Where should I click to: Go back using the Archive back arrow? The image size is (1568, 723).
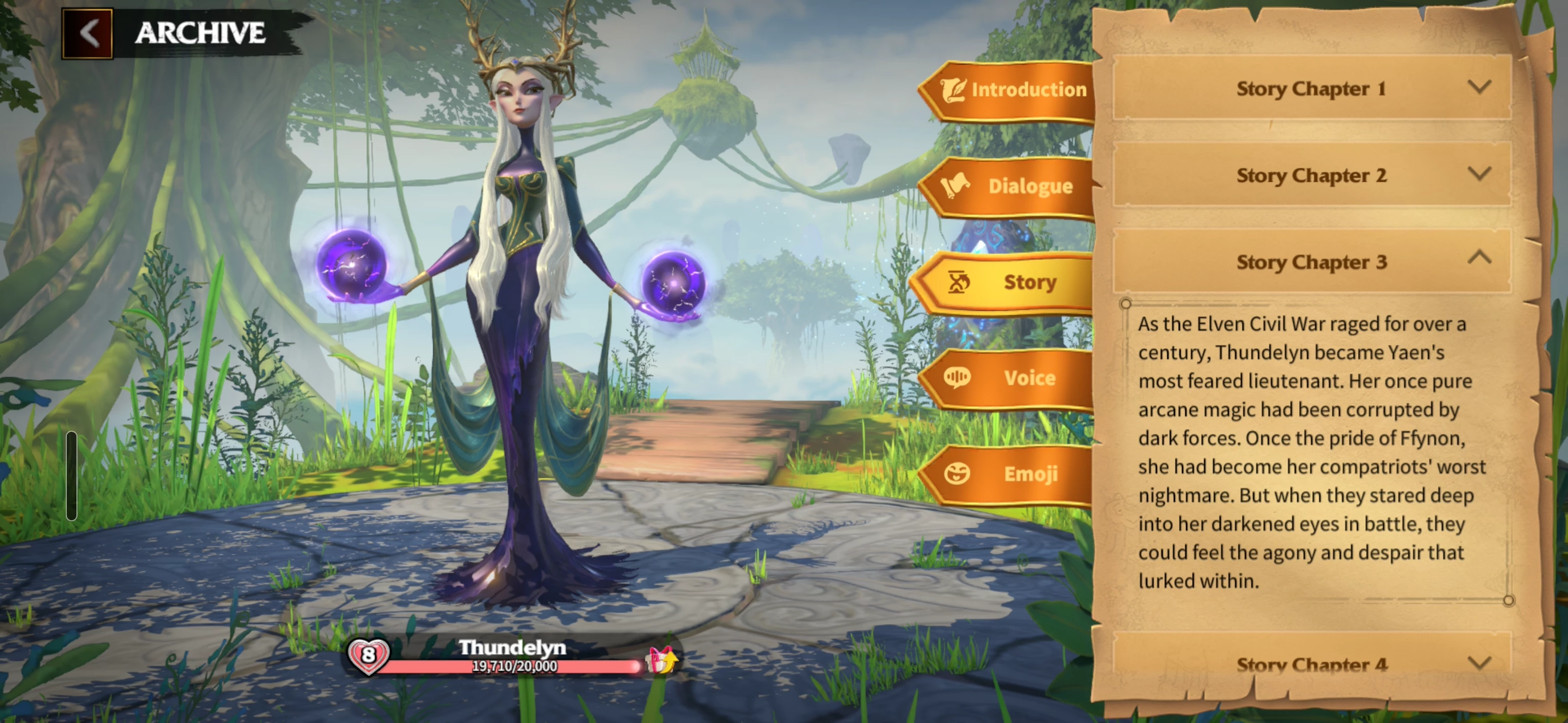pos(88,34)
